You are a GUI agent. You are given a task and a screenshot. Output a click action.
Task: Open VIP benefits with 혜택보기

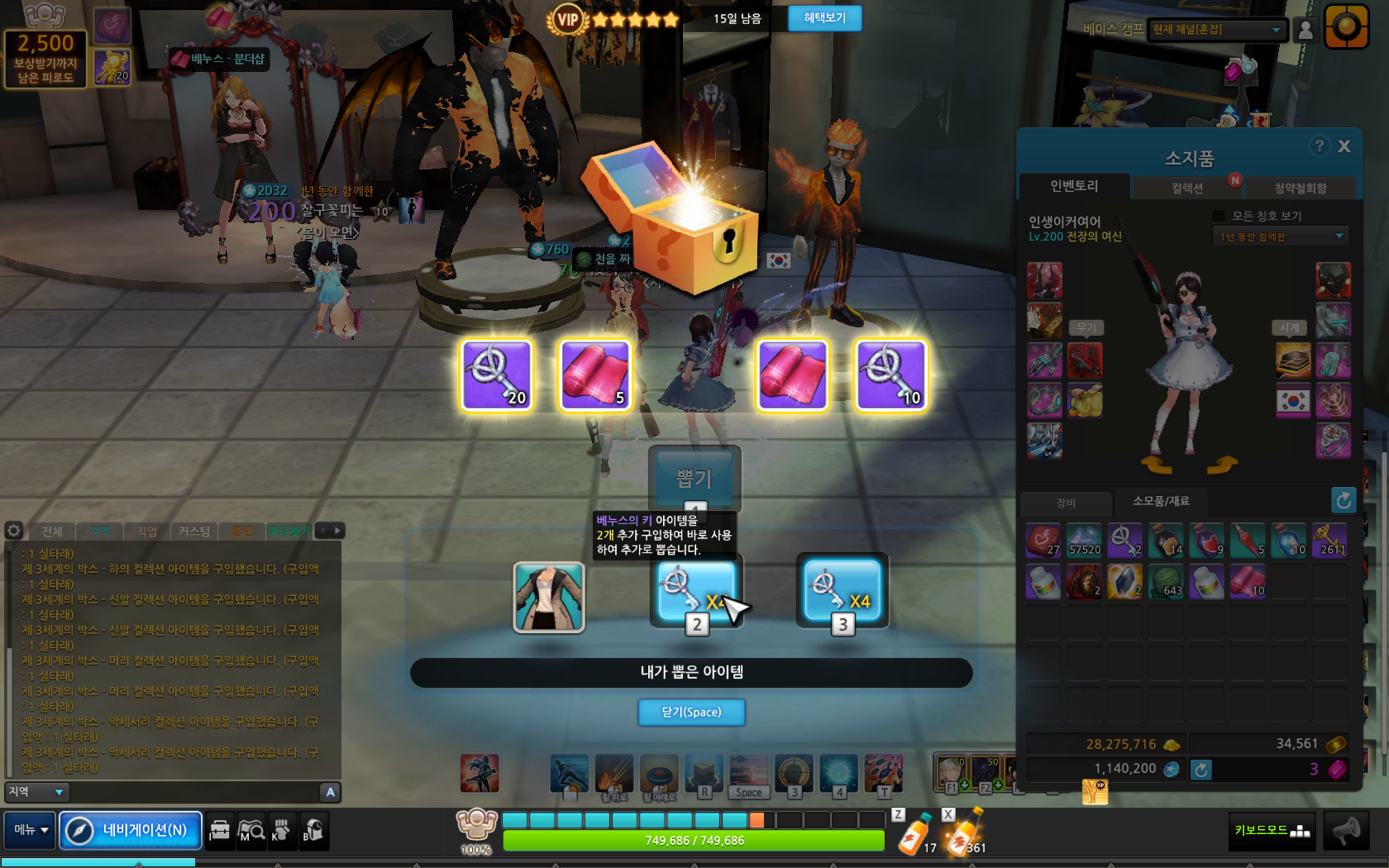(x=824, y=18)
